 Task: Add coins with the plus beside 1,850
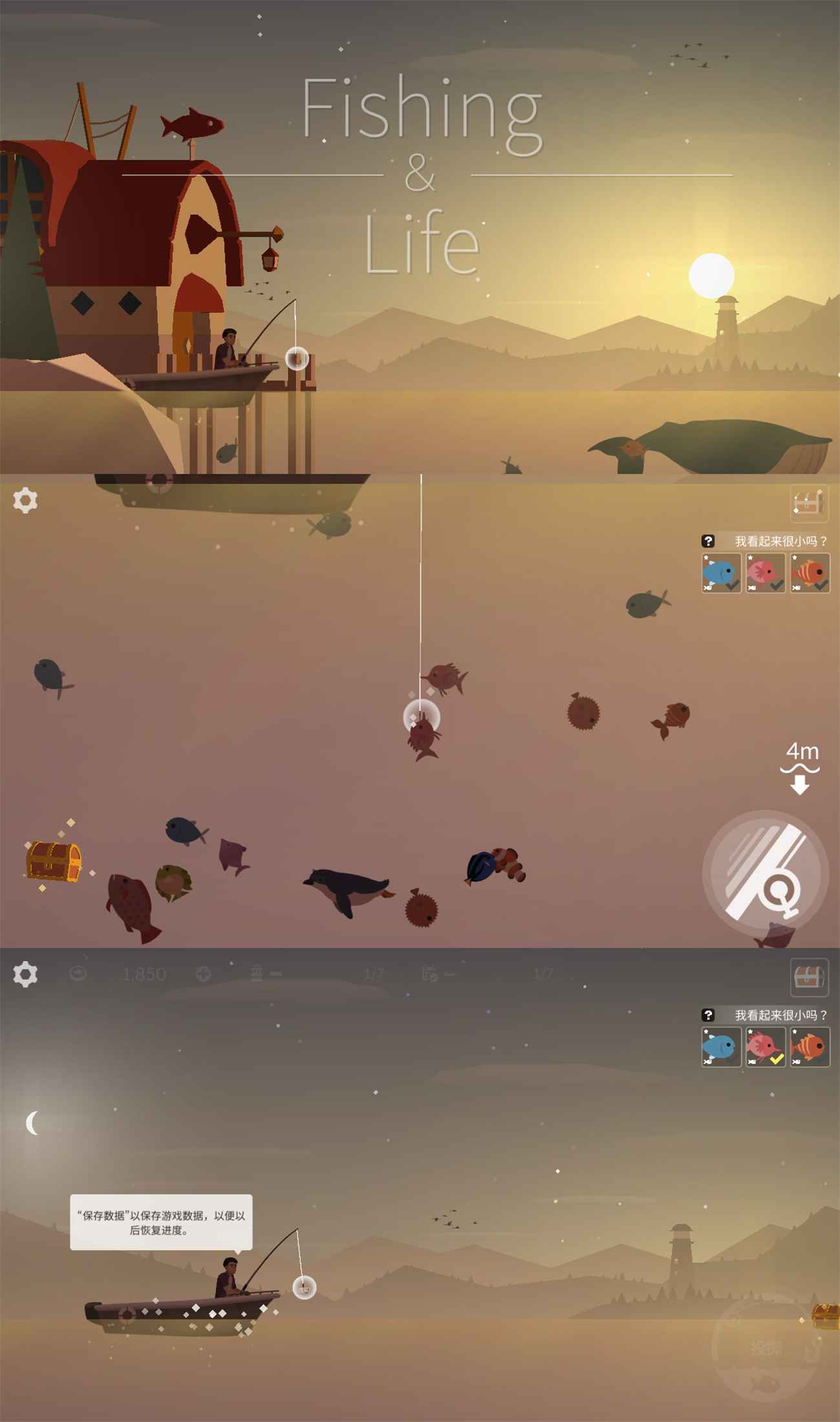(204, 974)
